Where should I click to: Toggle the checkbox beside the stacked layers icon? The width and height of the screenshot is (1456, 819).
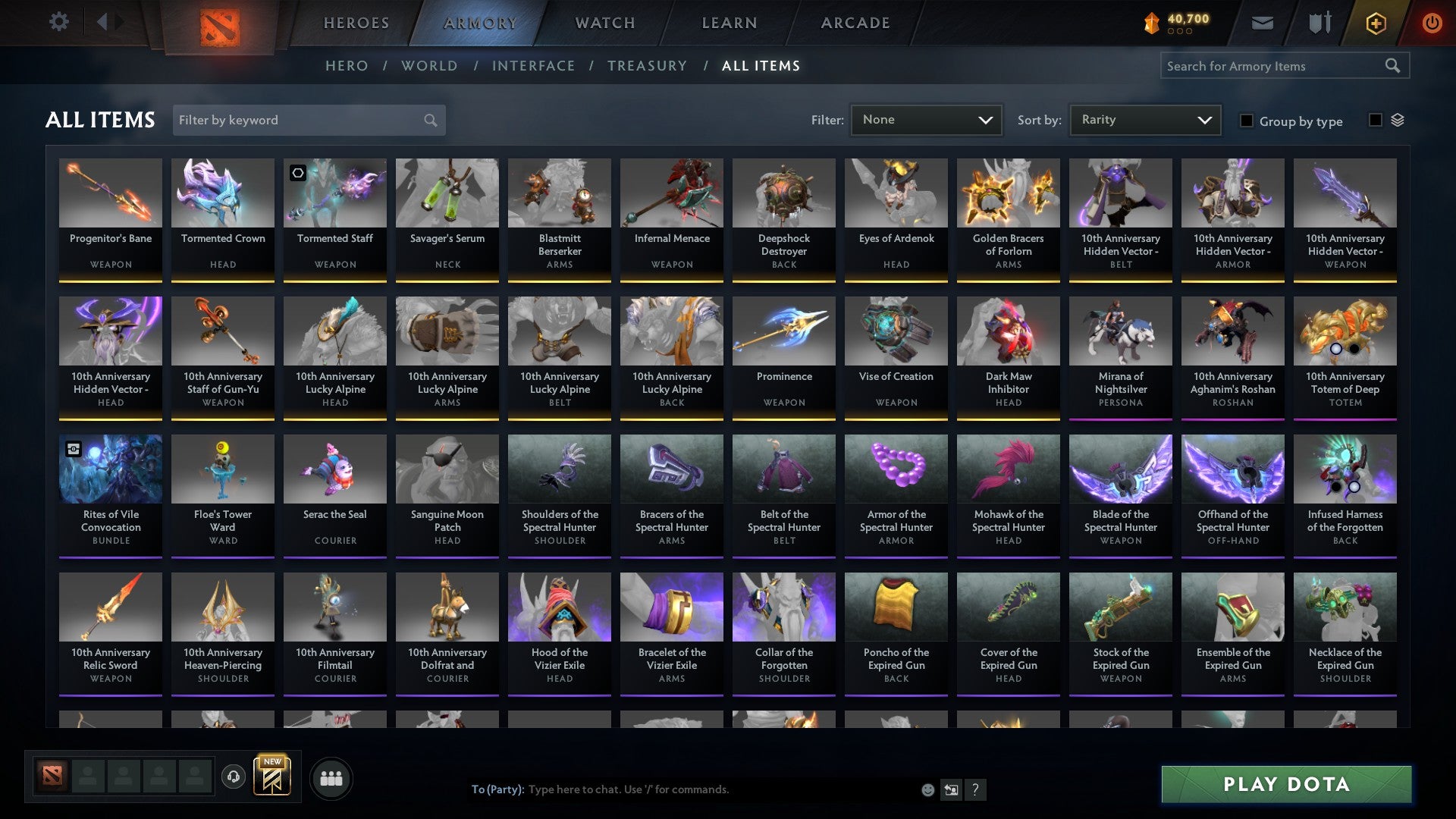pyautogui.click(x=1374, y=119)
